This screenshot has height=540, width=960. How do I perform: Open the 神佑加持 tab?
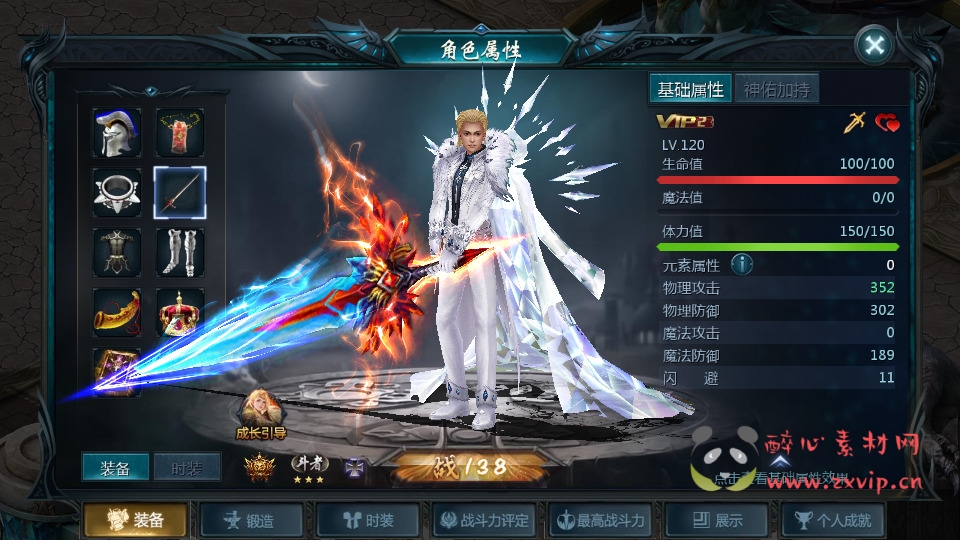tap(776, 89)
